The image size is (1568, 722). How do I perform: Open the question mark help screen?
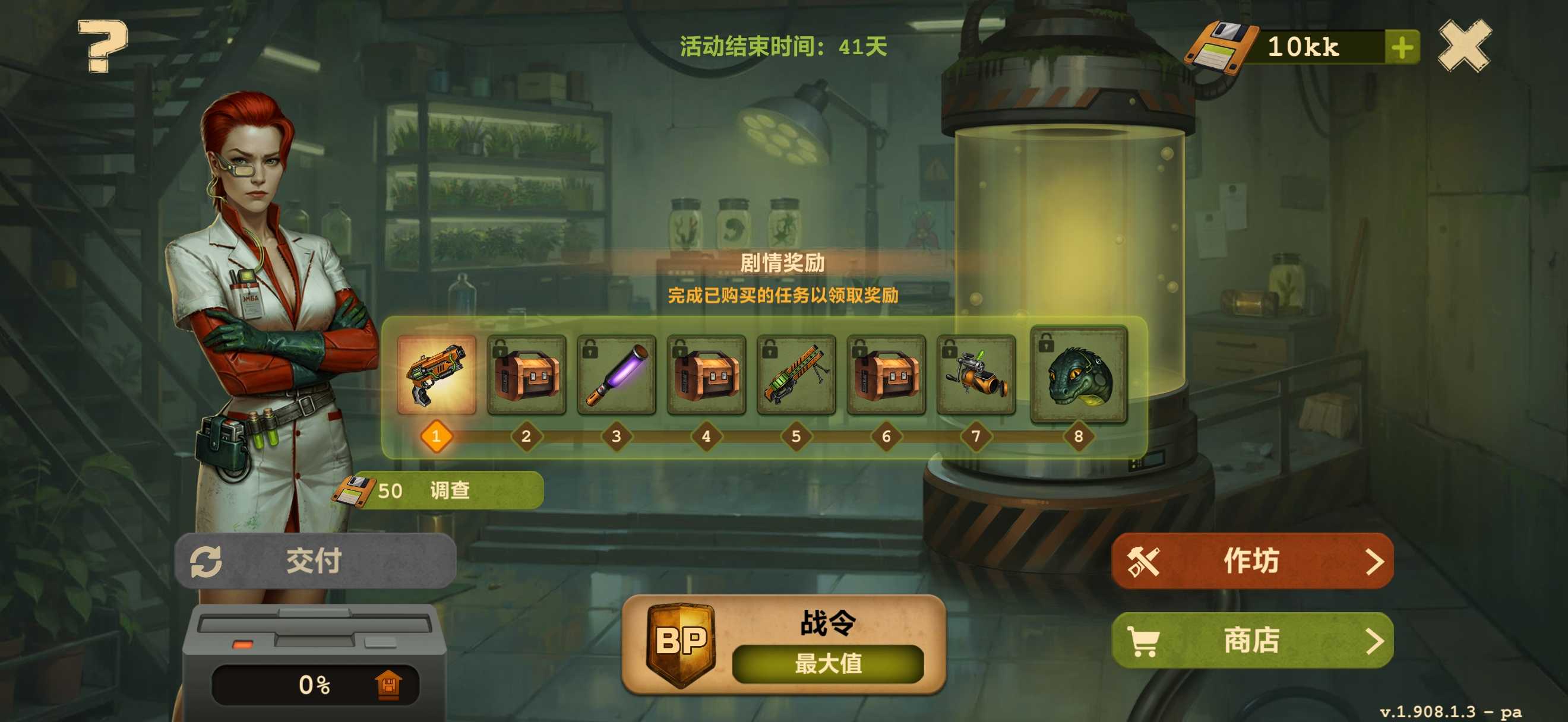point(102,46)
